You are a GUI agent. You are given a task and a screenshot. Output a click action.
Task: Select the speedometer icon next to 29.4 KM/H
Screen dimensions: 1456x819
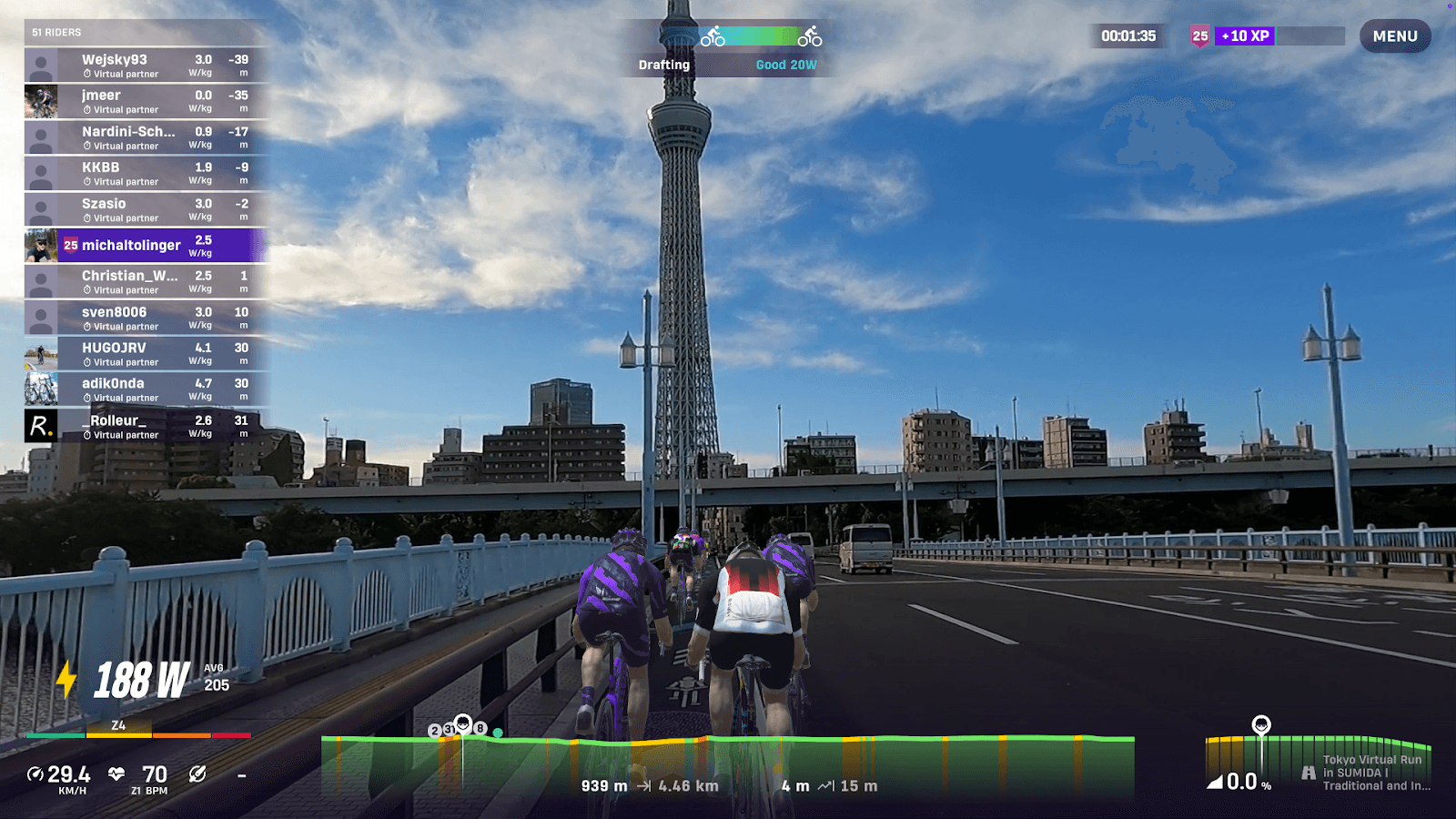click(35, 774)
